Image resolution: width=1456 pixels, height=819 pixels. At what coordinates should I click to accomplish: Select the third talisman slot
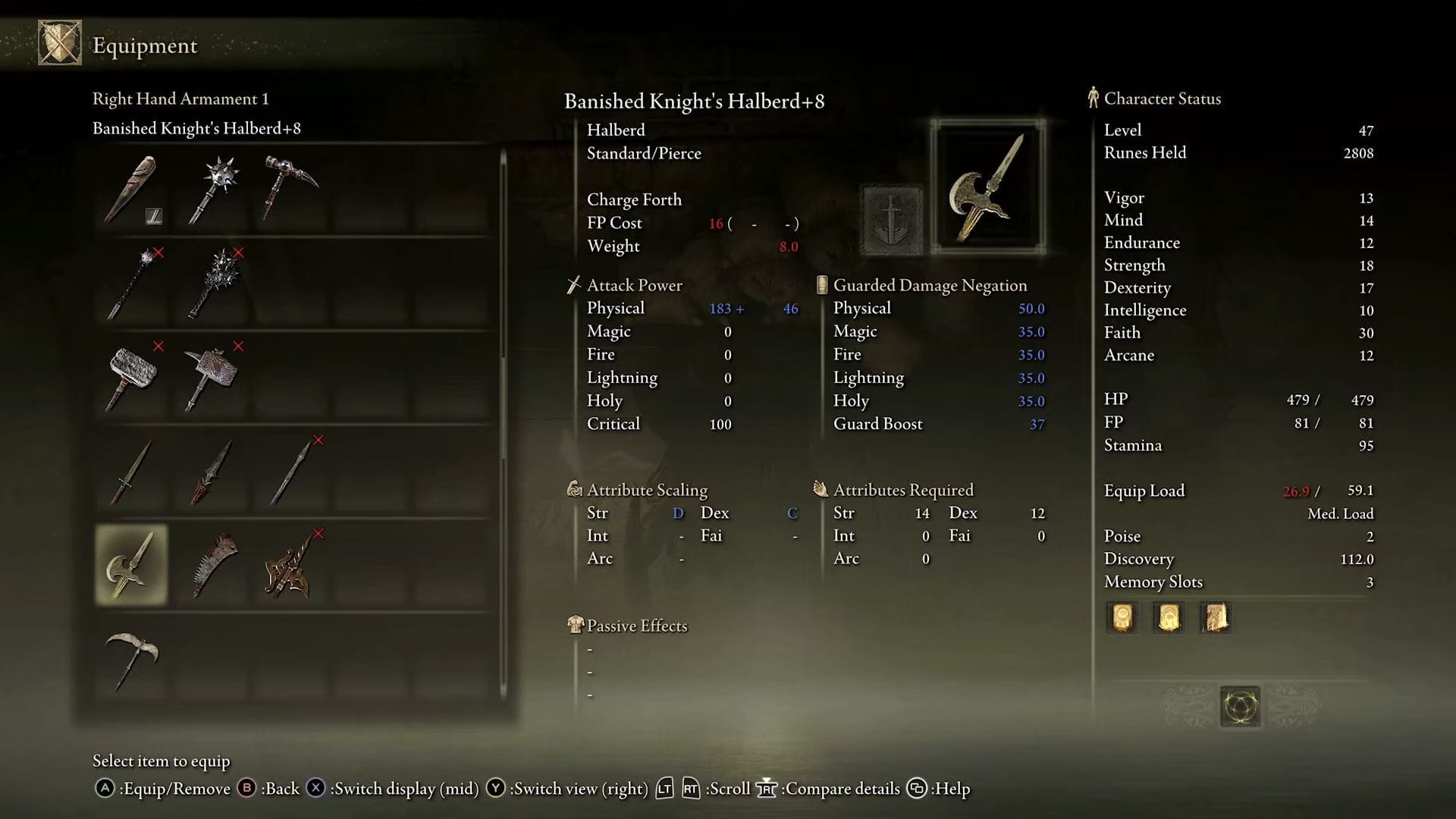1215,617
